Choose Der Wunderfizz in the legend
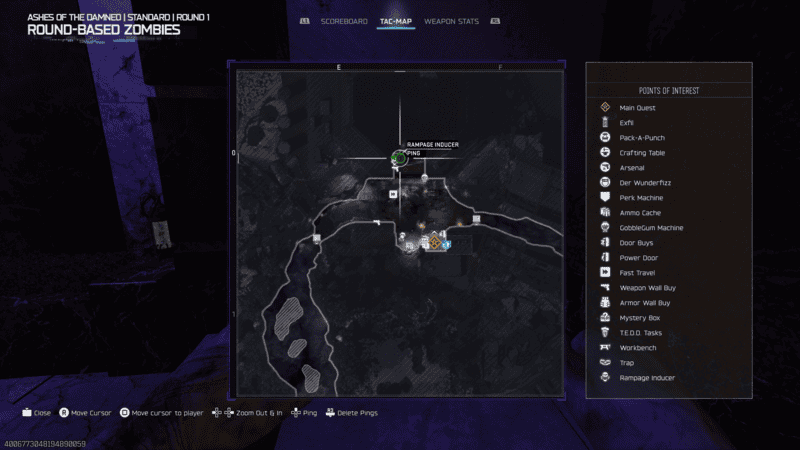Image resolution: width=800 pixels, height=450 pixels. point(641,182)
